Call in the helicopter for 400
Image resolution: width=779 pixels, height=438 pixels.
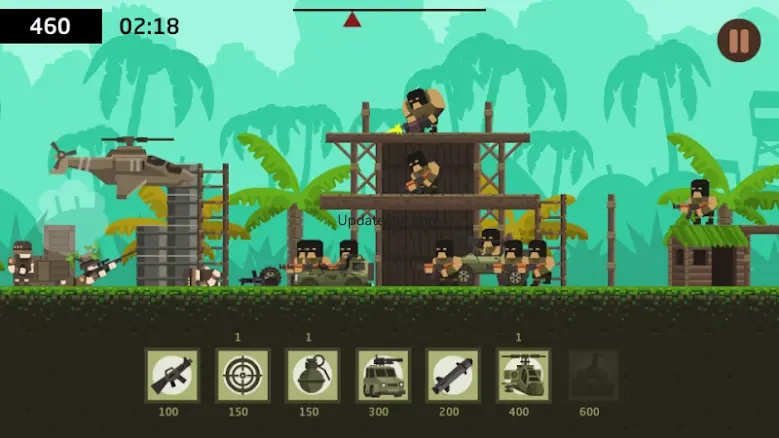tap(523, 375)
